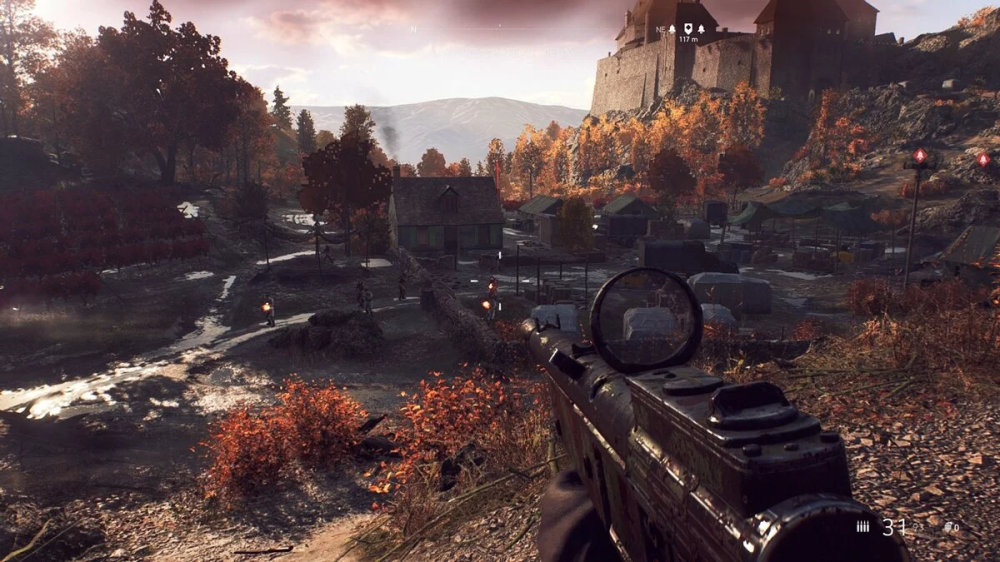Select the red alarm marker atop the pole
The width and height of the screenshot is (1000, 562).
coord(920,156)
